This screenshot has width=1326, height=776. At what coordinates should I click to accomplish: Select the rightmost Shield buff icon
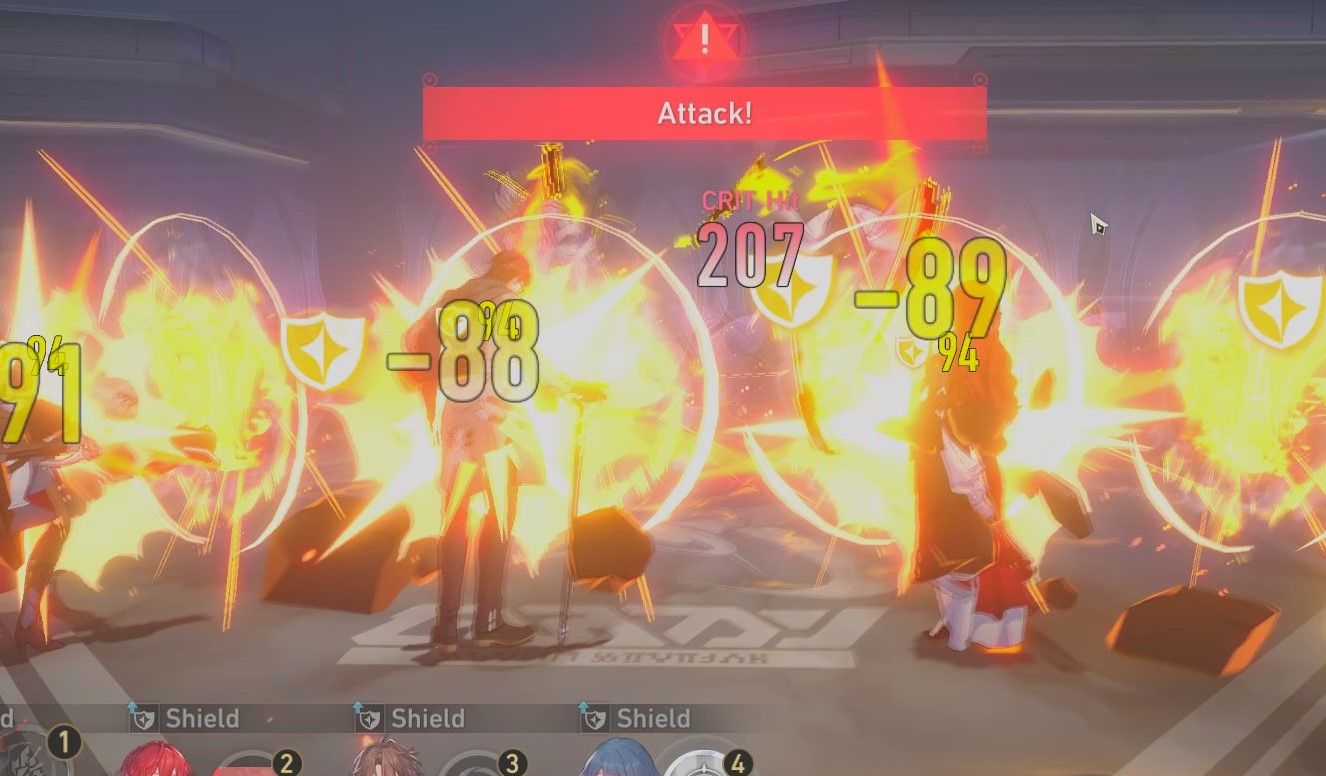(x=594, y=717)
